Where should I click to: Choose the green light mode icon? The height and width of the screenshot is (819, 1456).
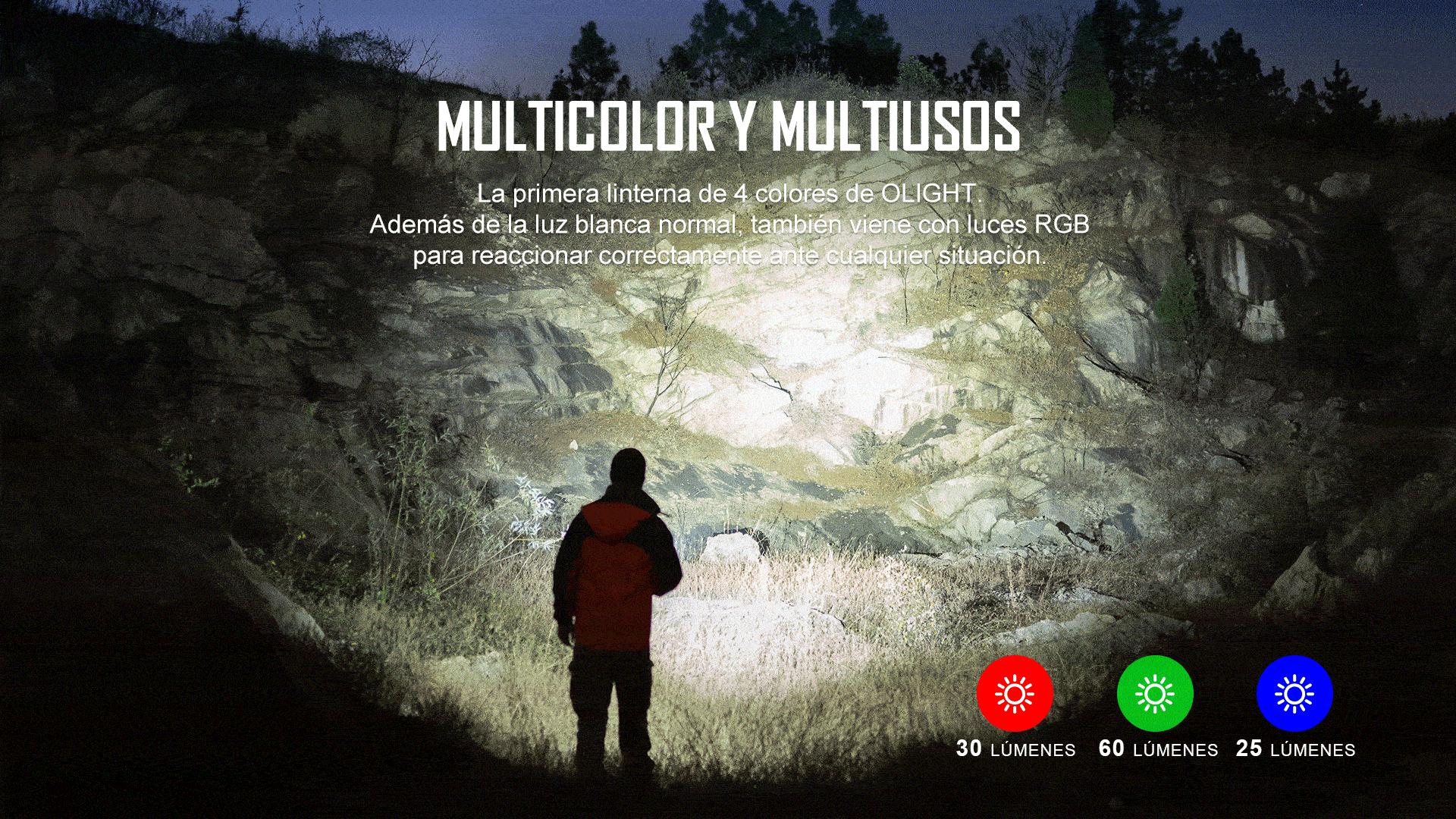[x=1154, y=693]
